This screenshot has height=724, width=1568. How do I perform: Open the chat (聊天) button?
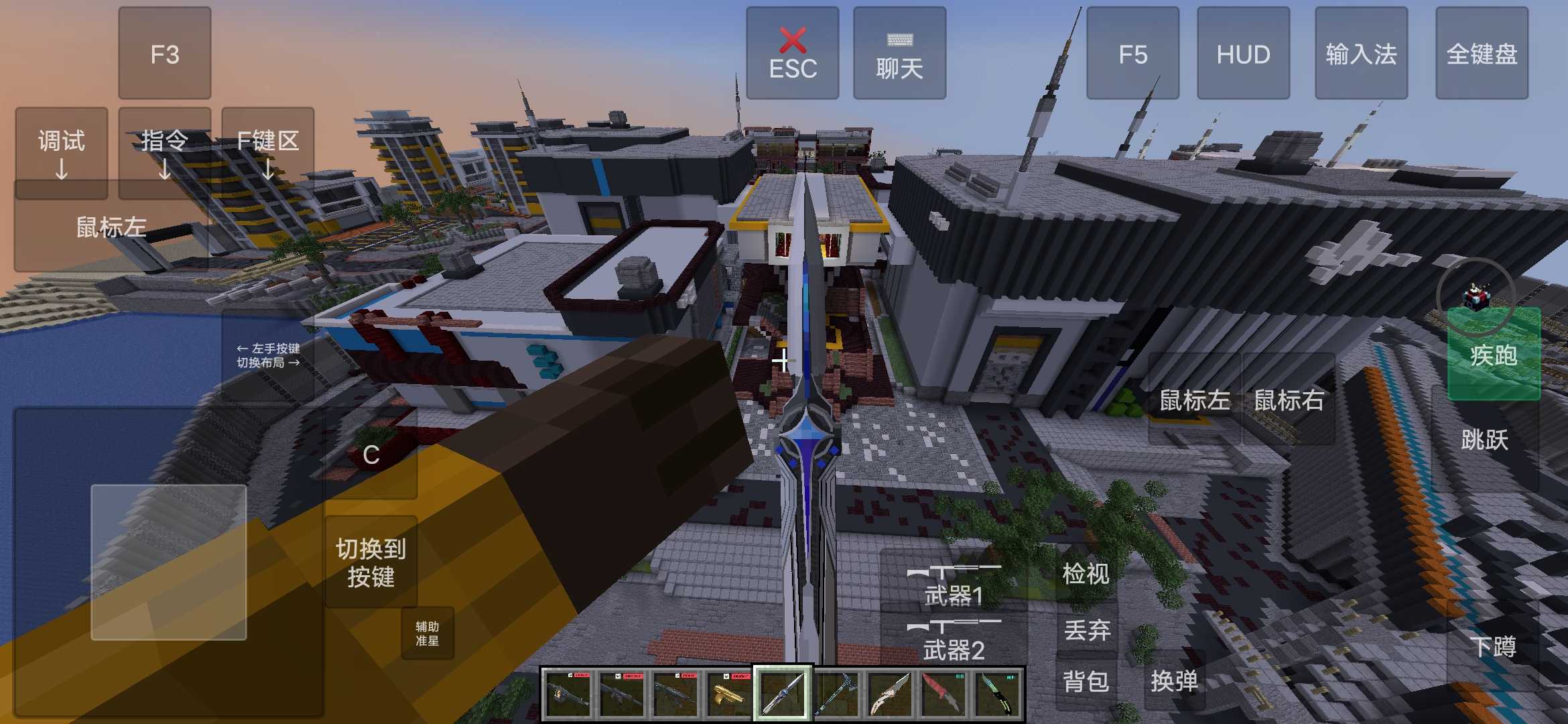pos(899,54)
